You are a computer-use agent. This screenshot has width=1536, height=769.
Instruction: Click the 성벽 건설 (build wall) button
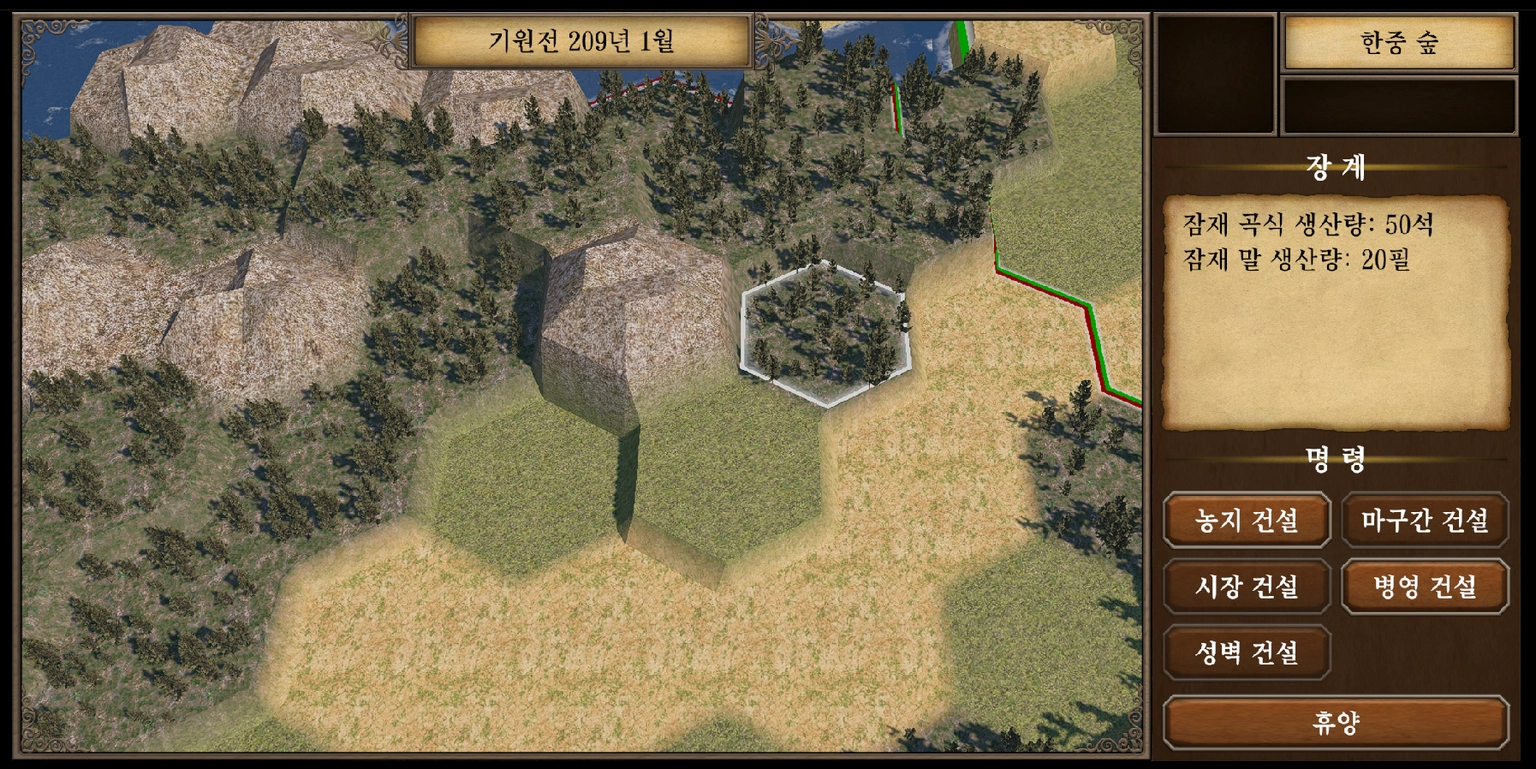click(x=1246, y=654)
